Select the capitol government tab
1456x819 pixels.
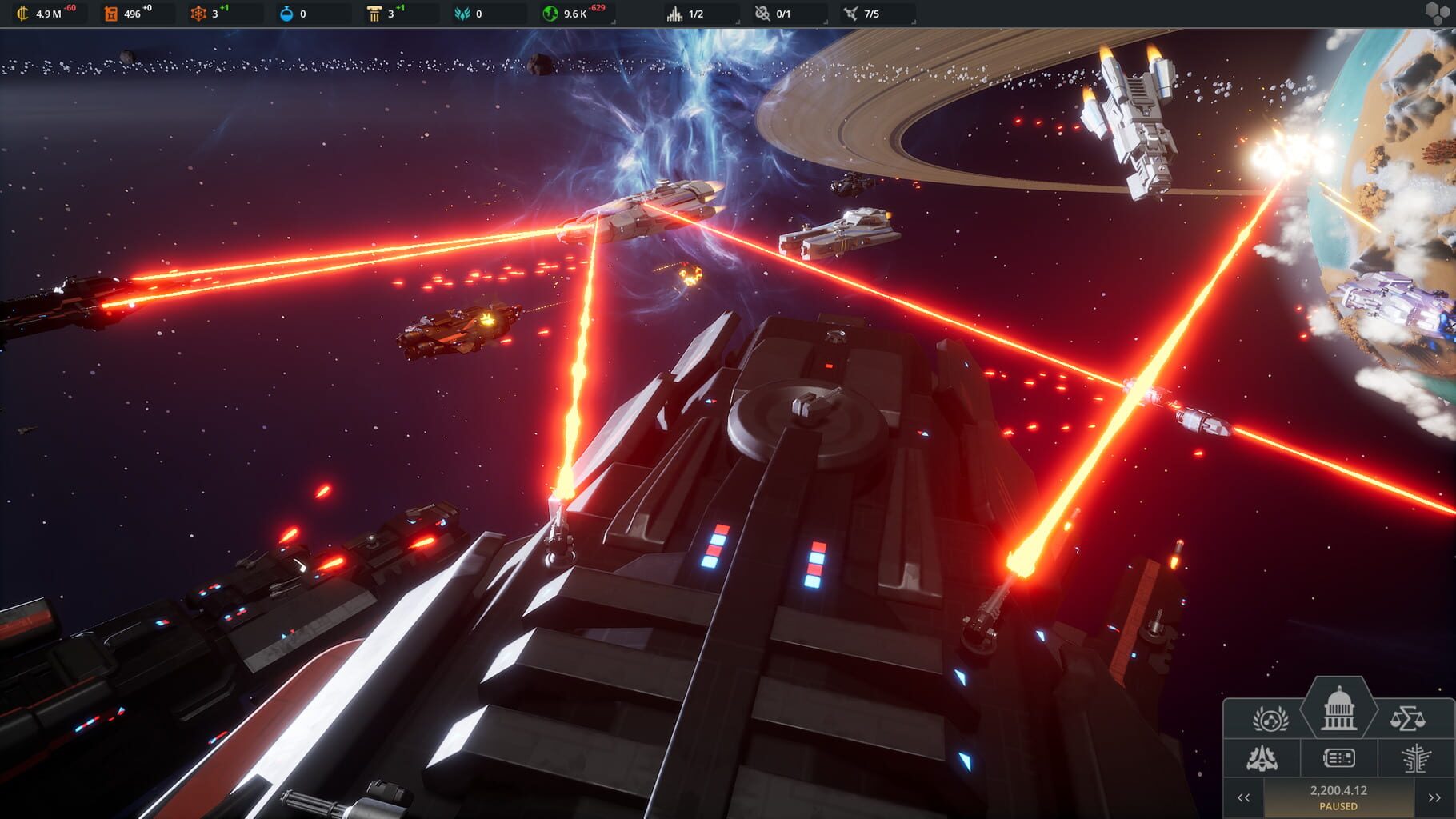click(1339, 709)
